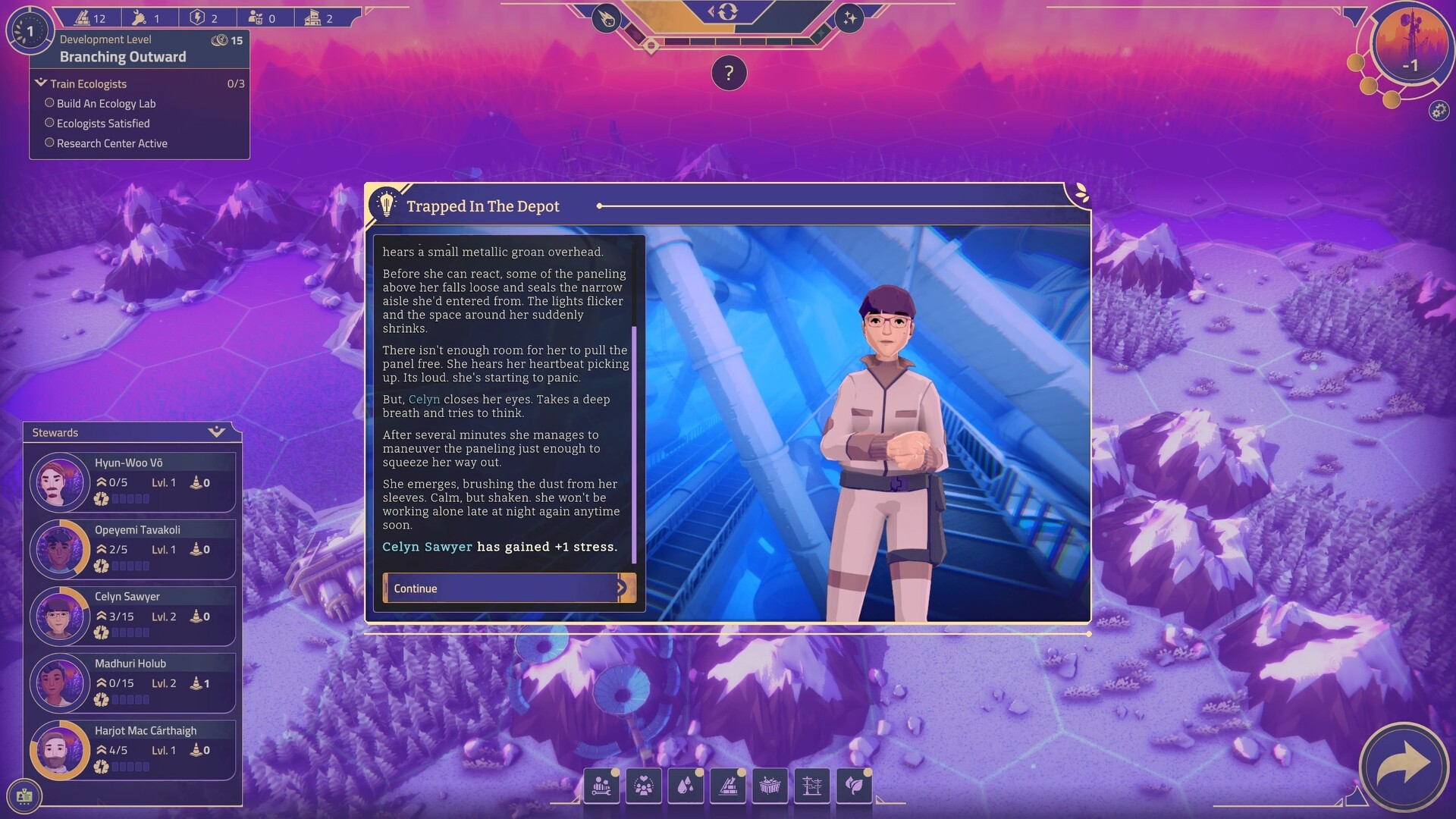
Task: Click the sparkles icon on the top bar
Action: [849, 19]
